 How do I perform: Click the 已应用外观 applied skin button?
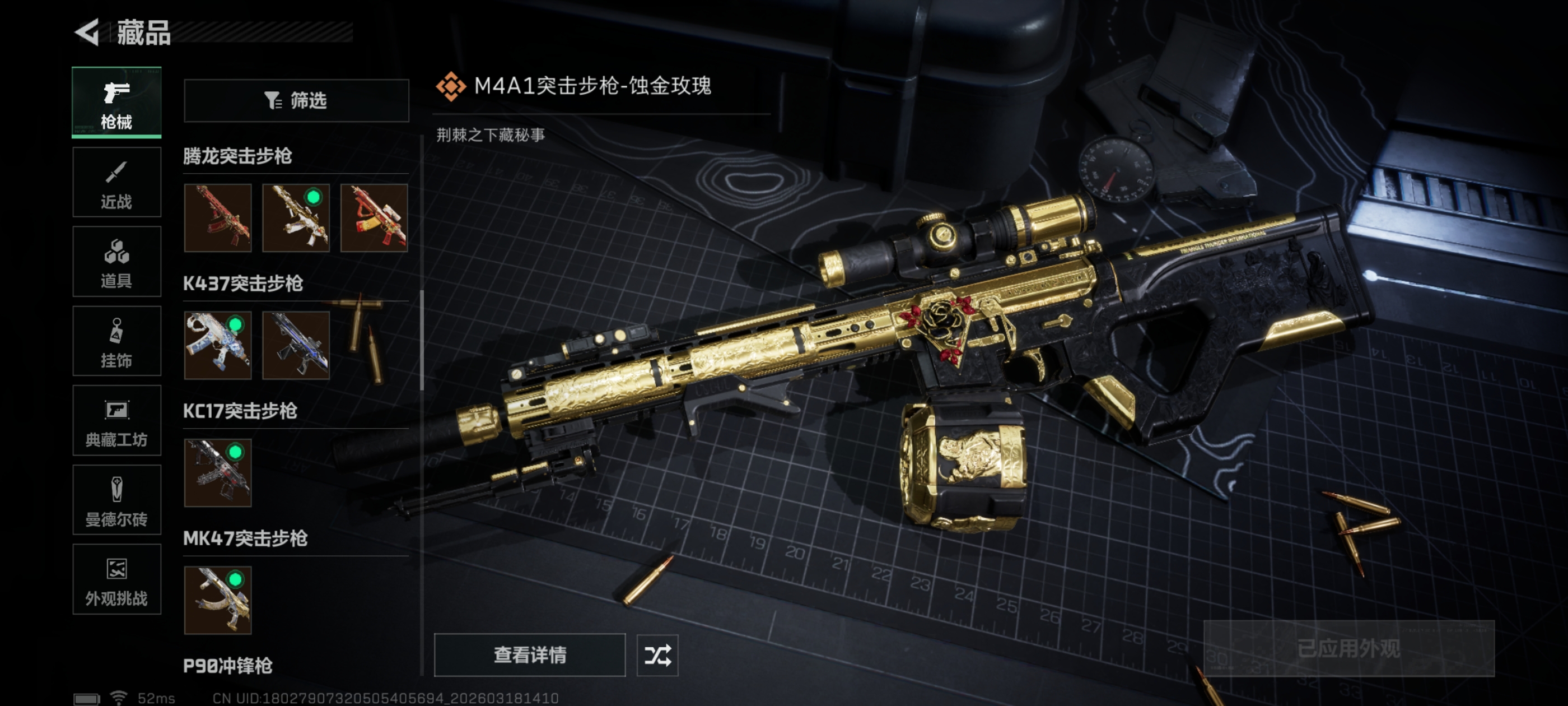[1348, 648]
